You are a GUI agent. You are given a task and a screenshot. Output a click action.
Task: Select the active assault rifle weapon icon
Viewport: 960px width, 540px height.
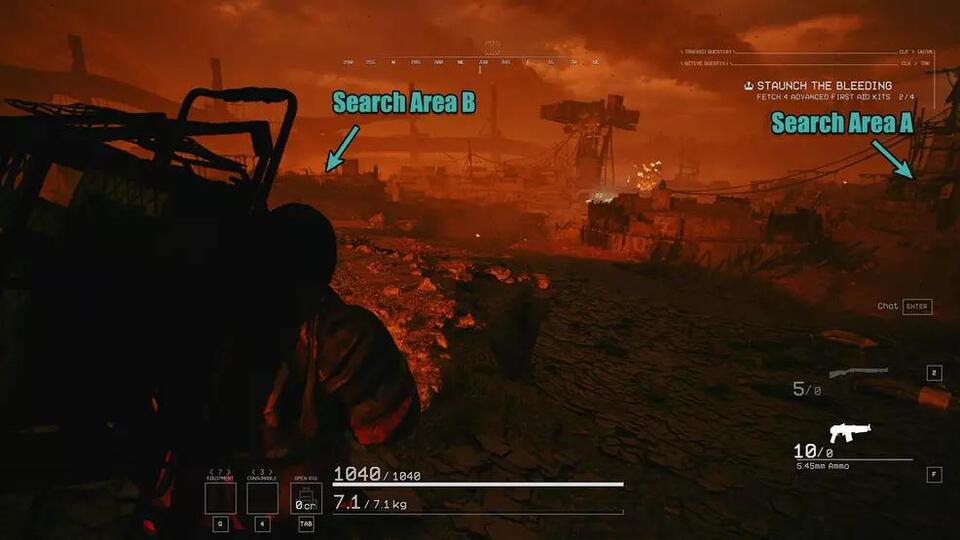coord(850,433)
